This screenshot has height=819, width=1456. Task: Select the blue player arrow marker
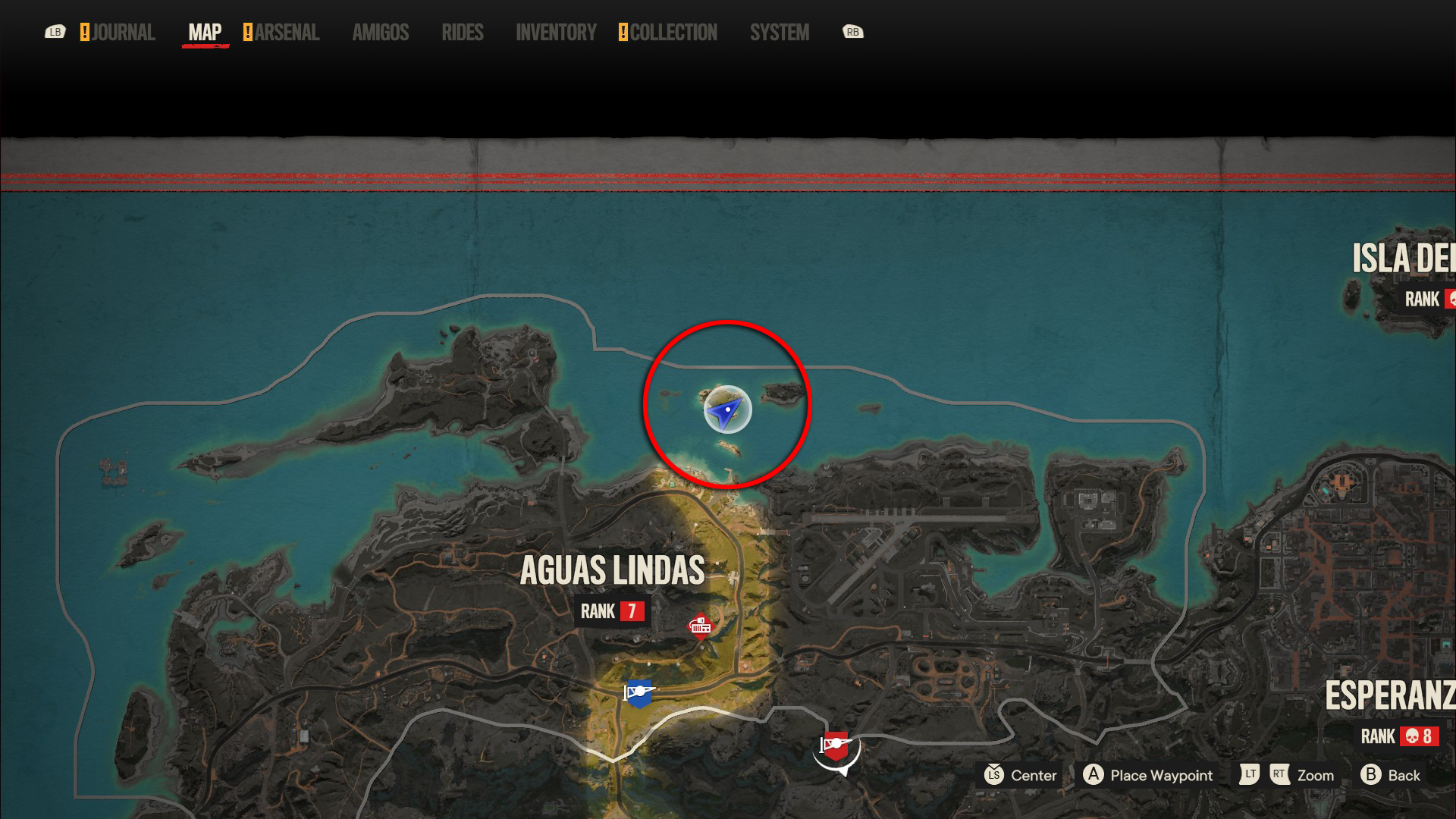point(727,410)
